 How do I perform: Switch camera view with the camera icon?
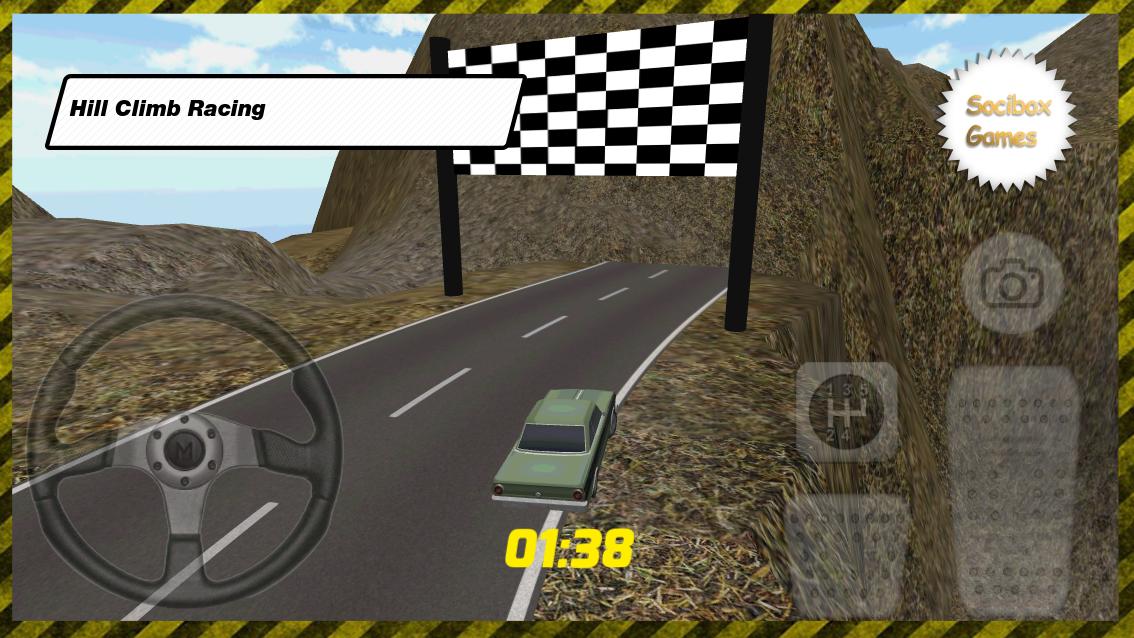point(1012,285)
